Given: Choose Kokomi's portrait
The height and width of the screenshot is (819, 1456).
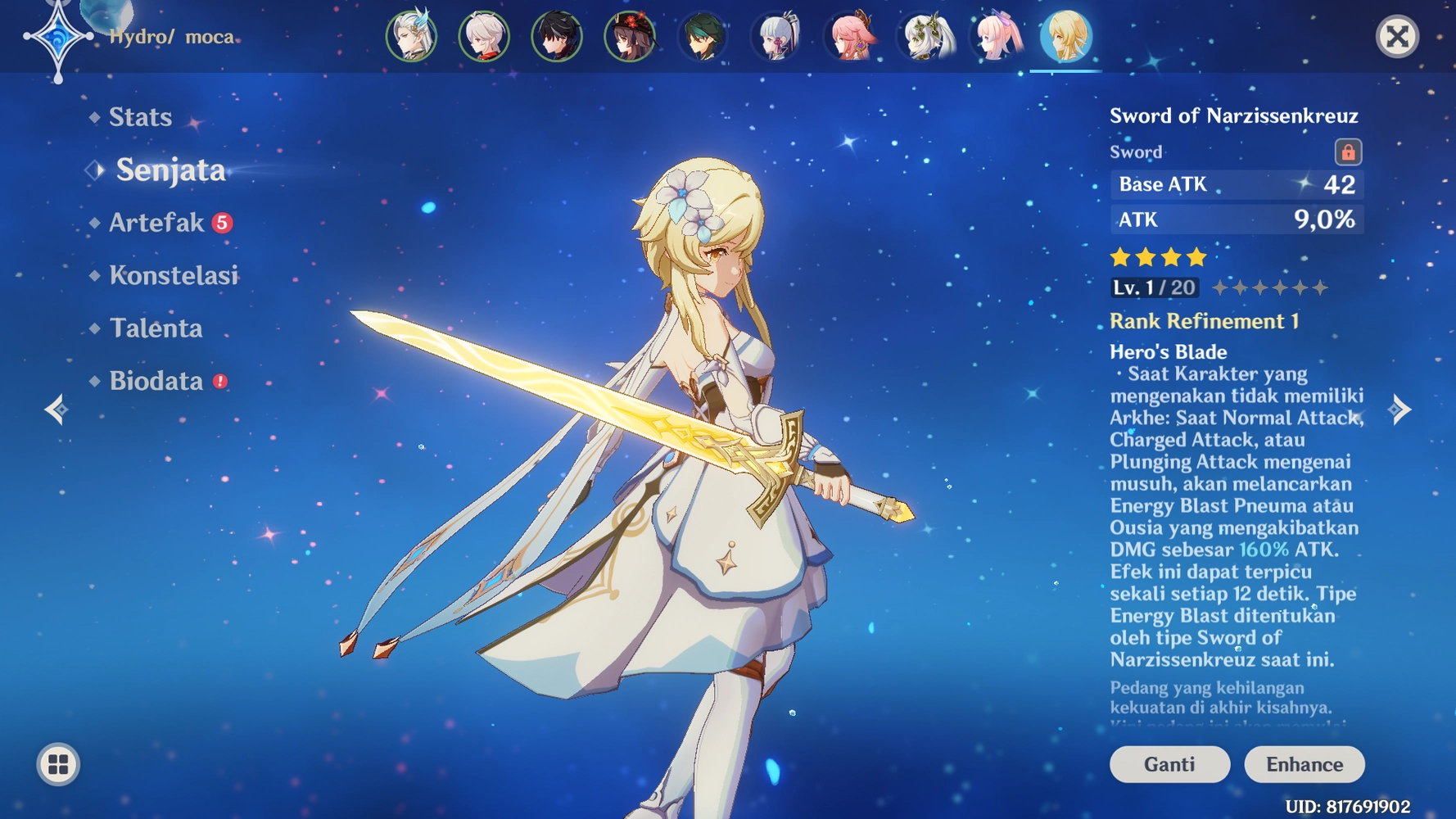Looking at the screenshot, I should click(997, 37).
